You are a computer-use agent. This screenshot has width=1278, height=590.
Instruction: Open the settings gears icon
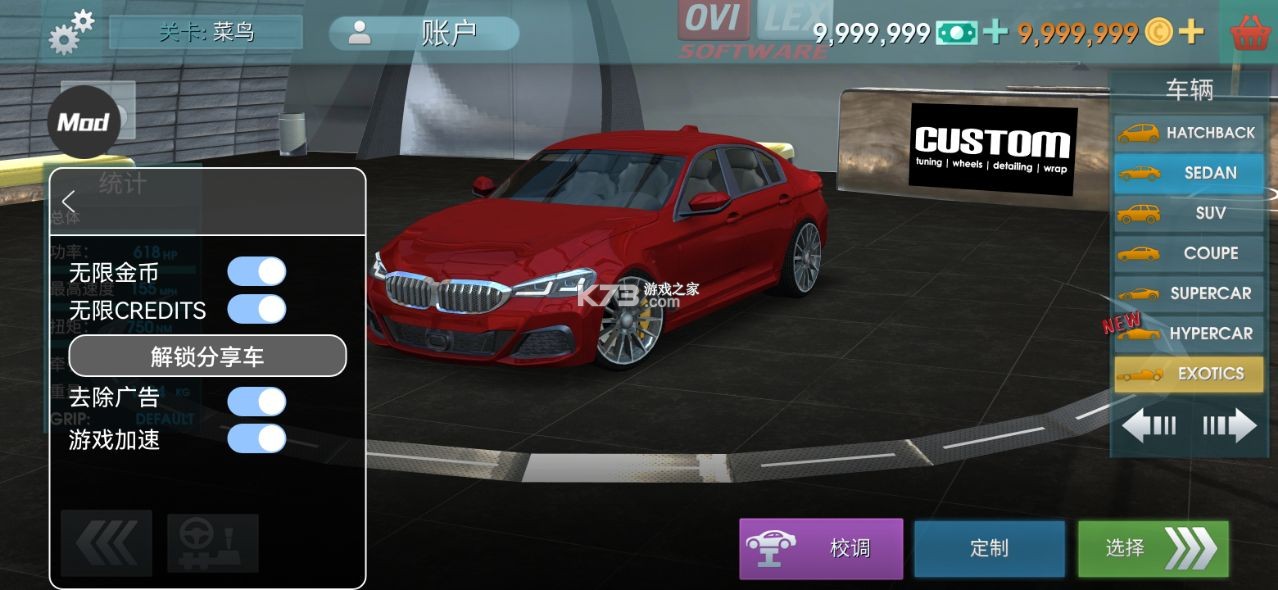71,32
